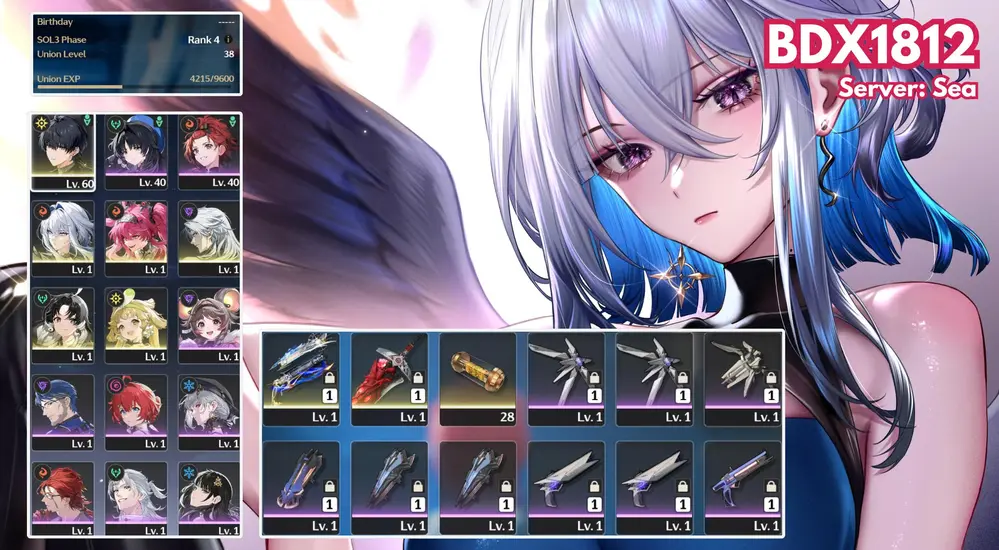Screen dimensions: 999x550
Task: Choose the Lv. 40 blue-beret character
Action: point(136,150)
